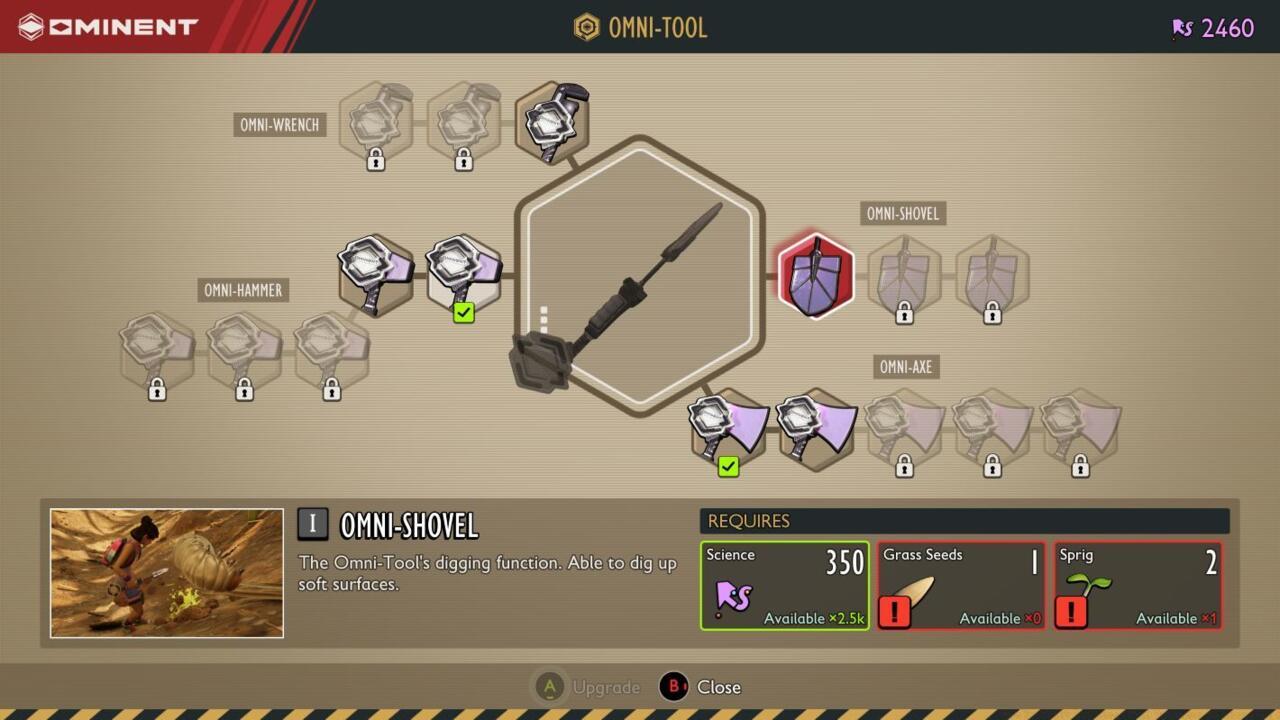This screenshot has height=720, width=1280.
Task: Click the OMNI-HAMMER branch label
Action: pos(241,290)
